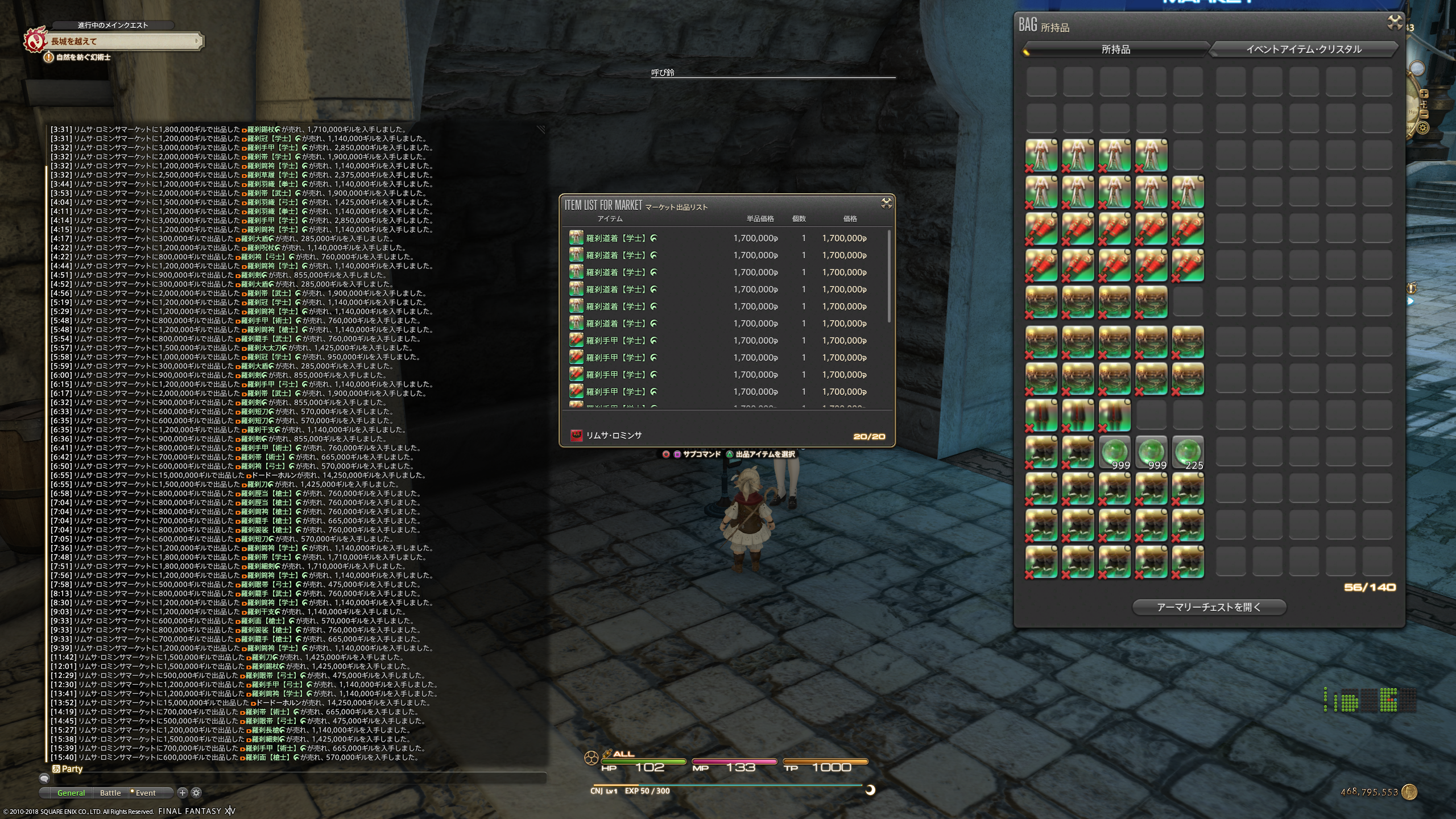
Task: Open the armoury chest via アーマリーチェストを開く
Action: 1209,607
